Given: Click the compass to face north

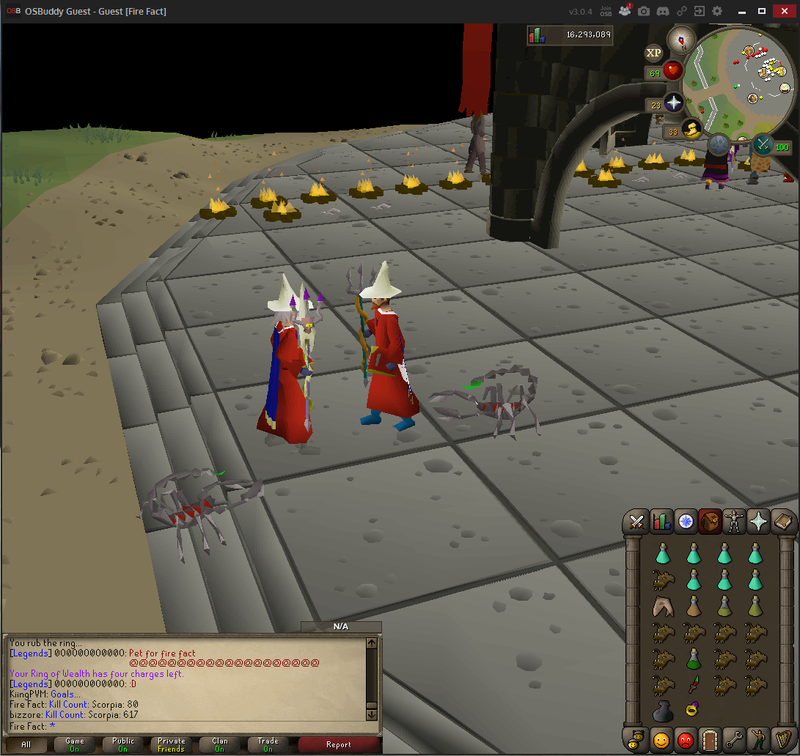Looking at the screenshot, I should [x=683, y=40].
